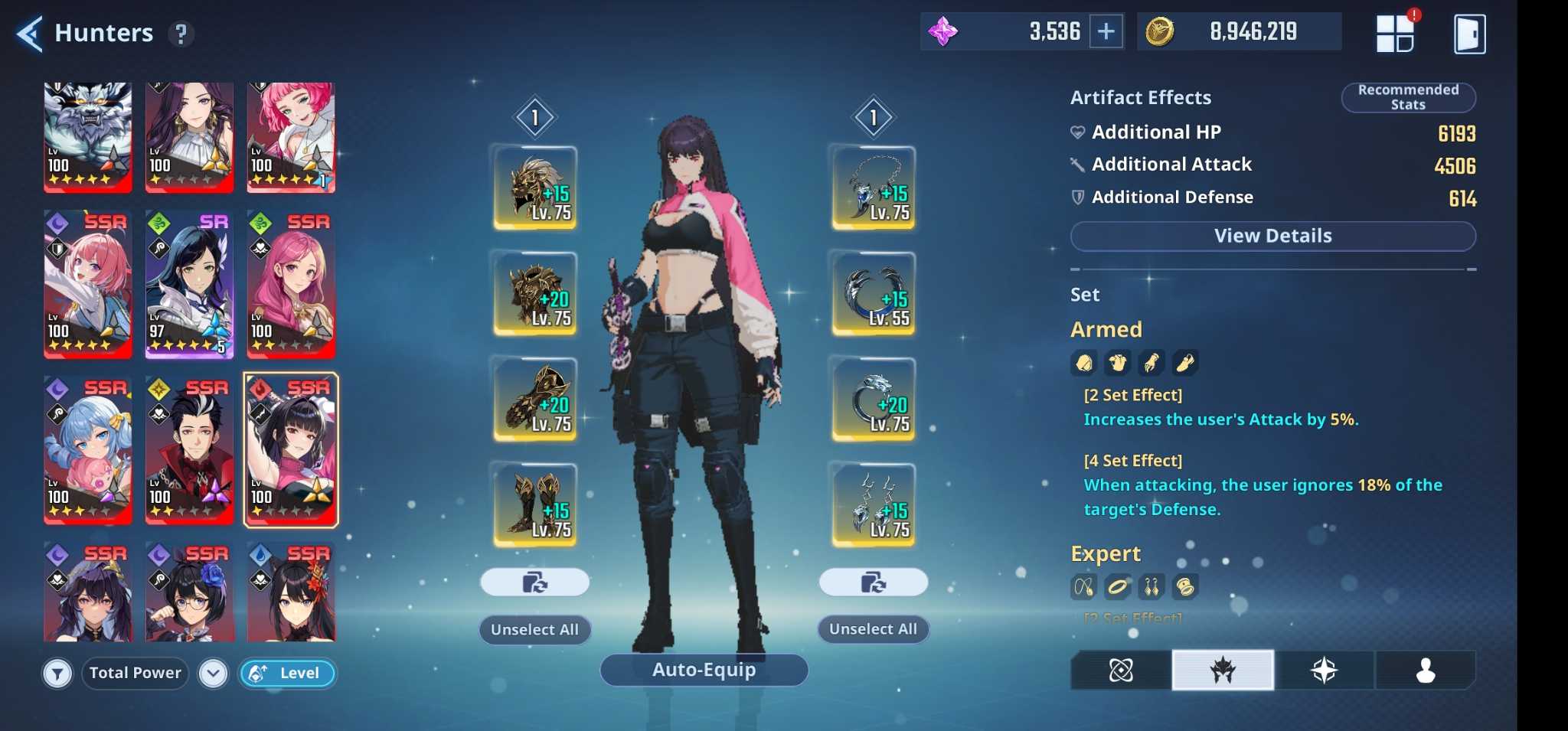Select the chest armor artifact slot +20
The image size is (1568, 731).
[535, 293]
